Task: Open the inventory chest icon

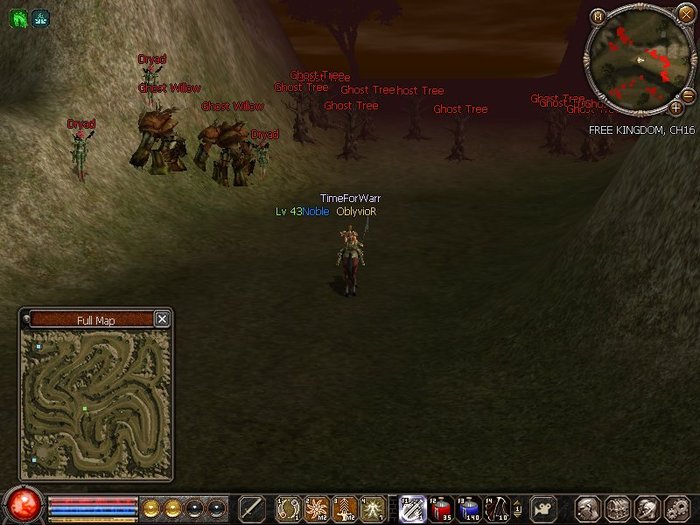Action: tap(617, 508)
